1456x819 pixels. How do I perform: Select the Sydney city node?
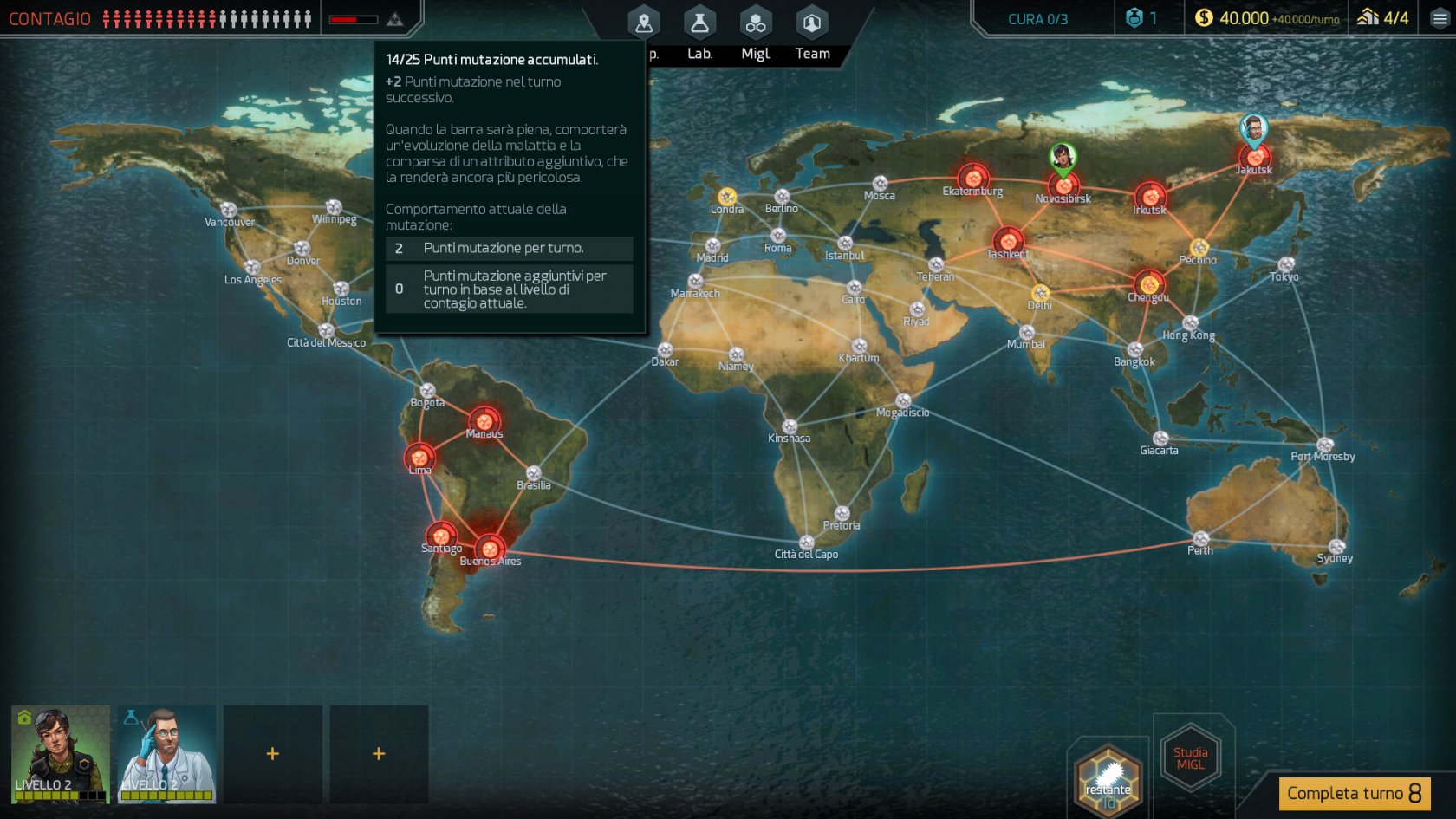[1336, 547]
